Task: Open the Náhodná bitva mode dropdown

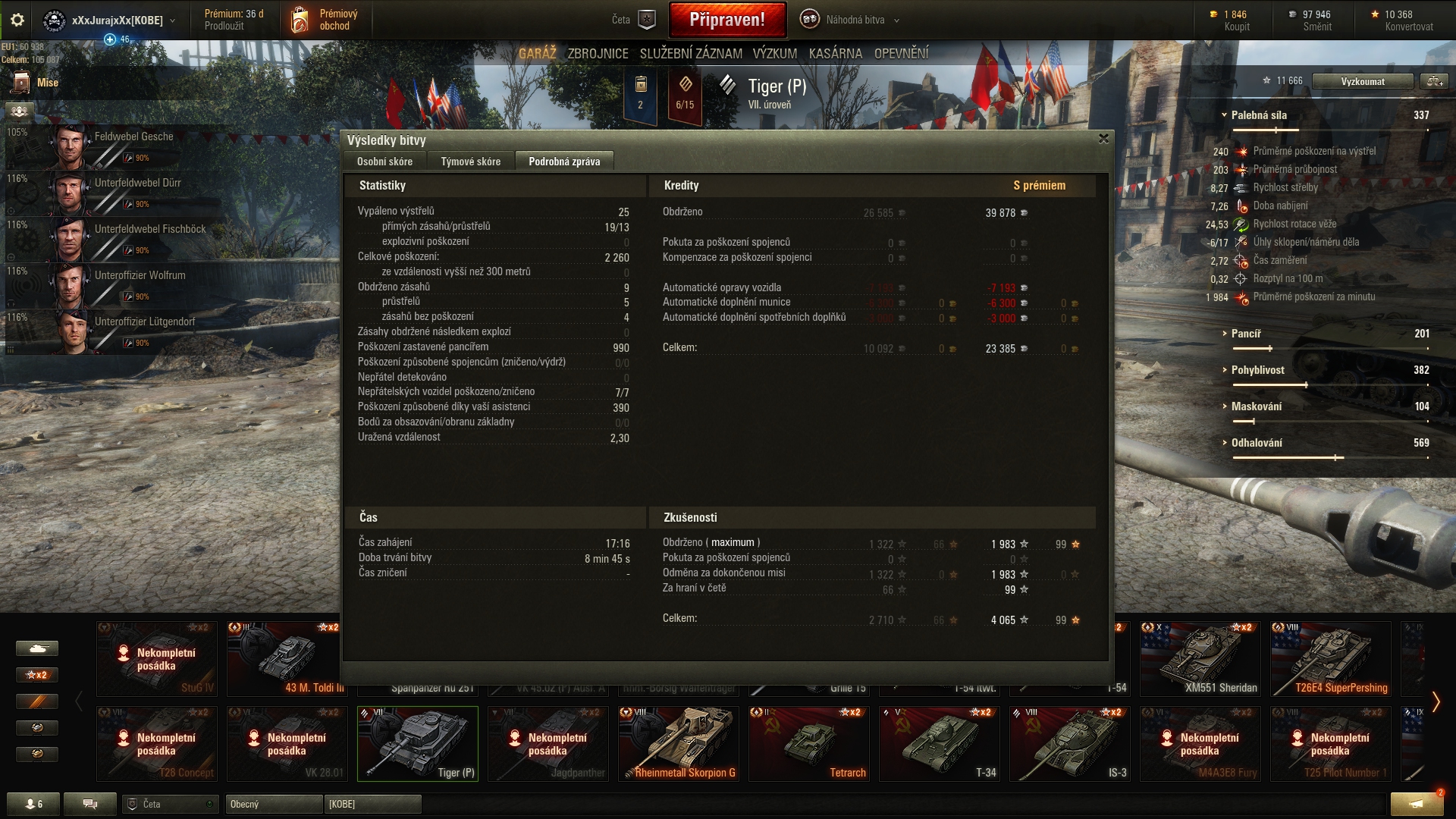Action: pos(854,20)
